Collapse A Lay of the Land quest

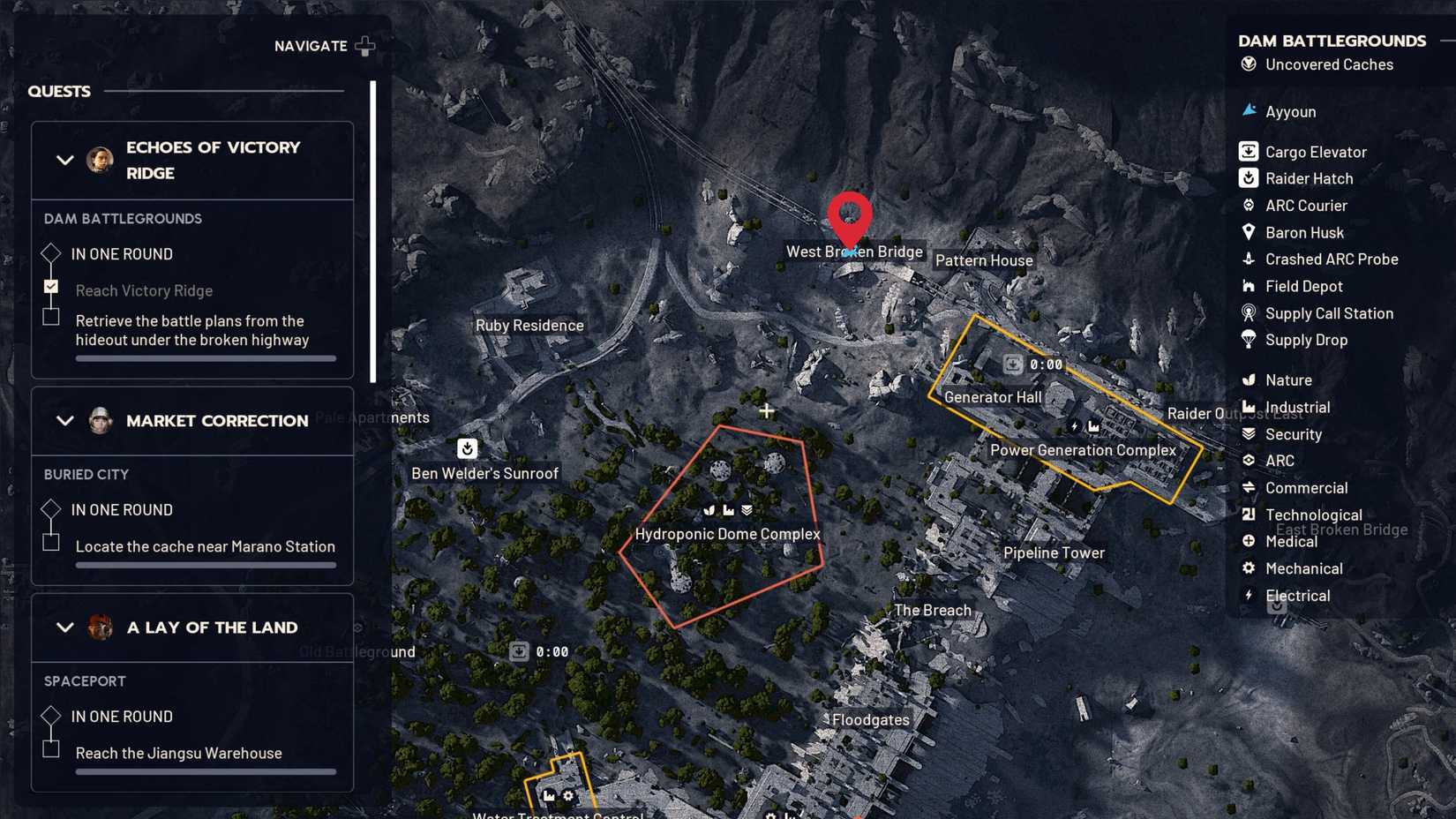pyautogui.click(x=64, y=627)
